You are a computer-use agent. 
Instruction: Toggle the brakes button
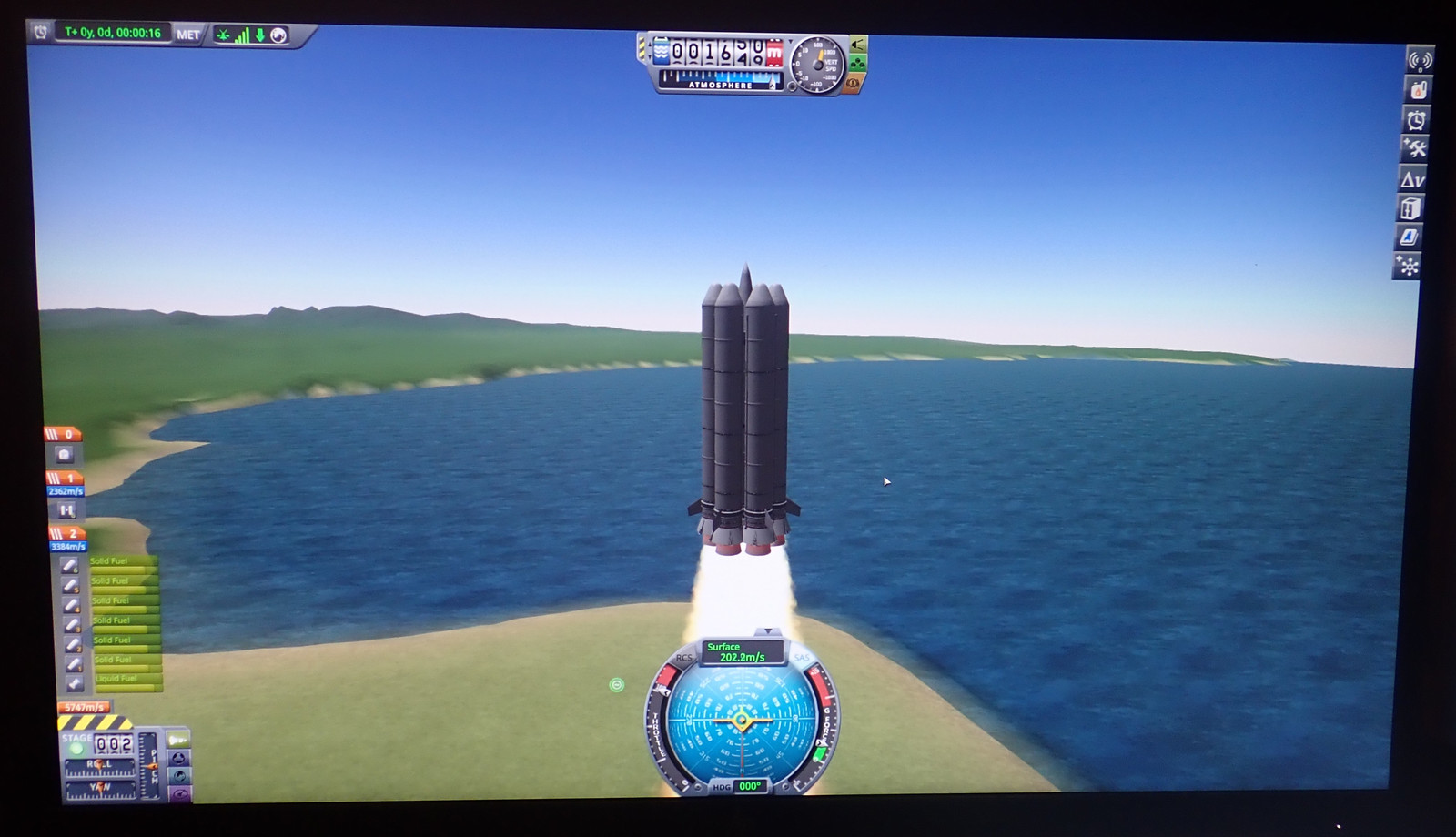coord(854,84)
